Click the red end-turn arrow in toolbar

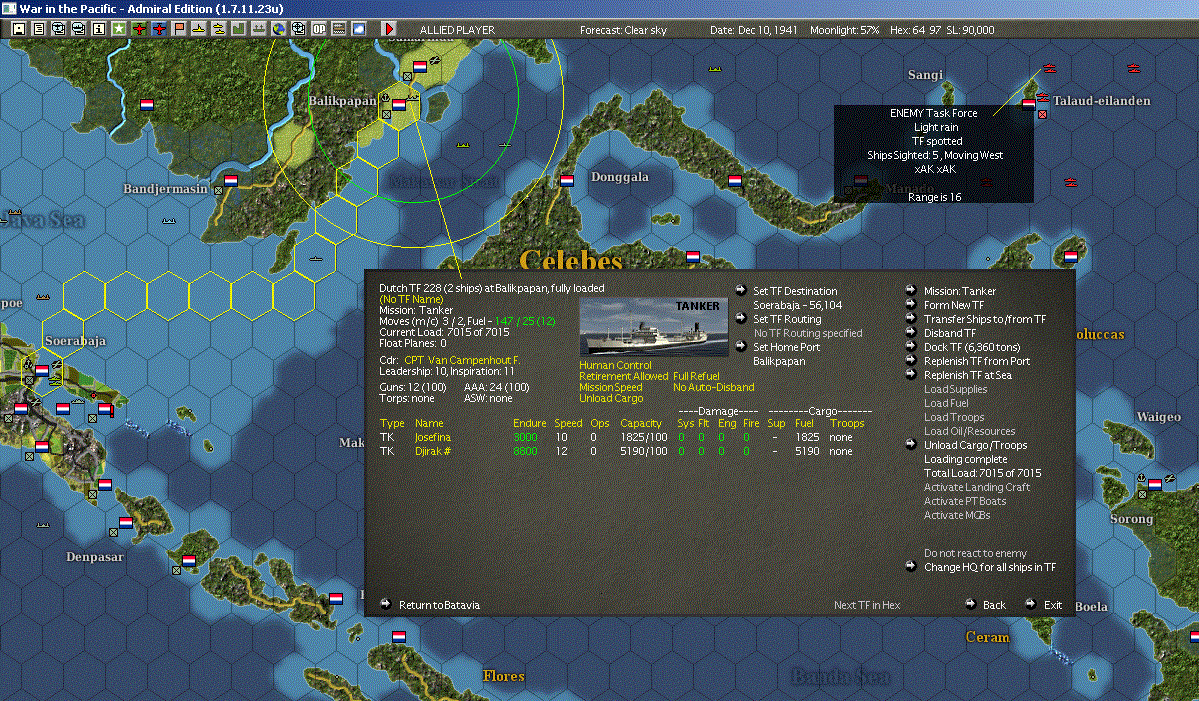389,29
